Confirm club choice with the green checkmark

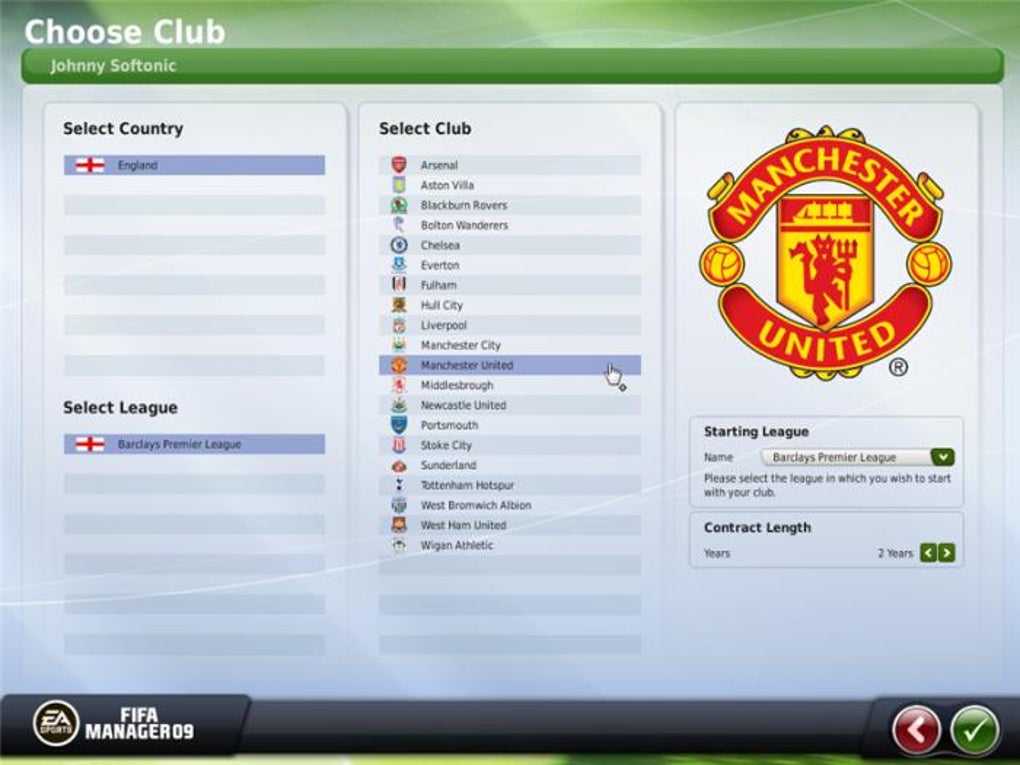(974, 730)
